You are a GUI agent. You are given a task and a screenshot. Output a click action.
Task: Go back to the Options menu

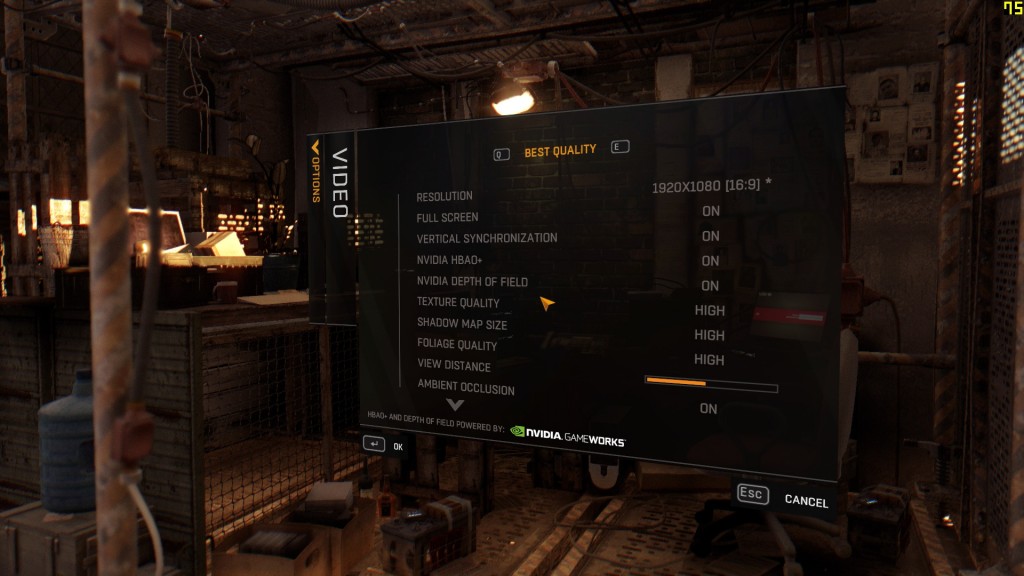(x=316, y=172)
